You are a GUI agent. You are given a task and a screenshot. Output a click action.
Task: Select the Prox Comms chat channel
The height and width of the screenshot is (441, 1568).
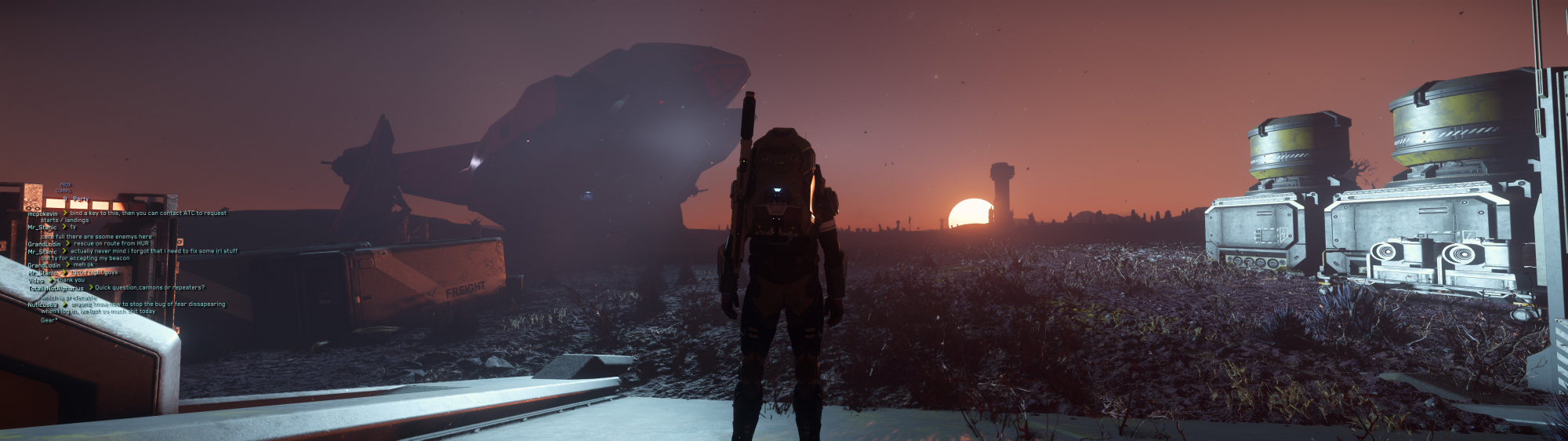64,188
